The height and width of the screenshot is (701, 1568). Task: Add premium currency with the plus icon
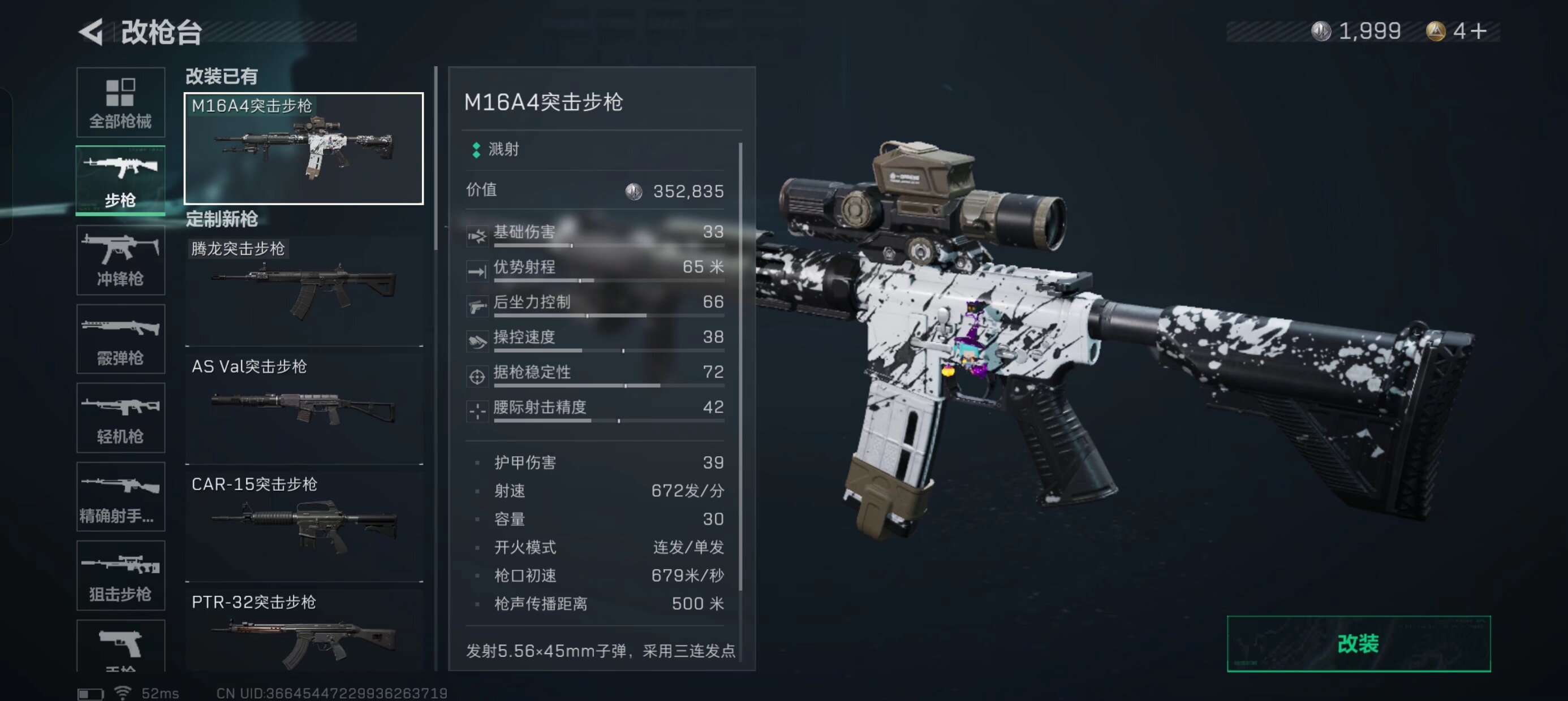(1479, 31)
